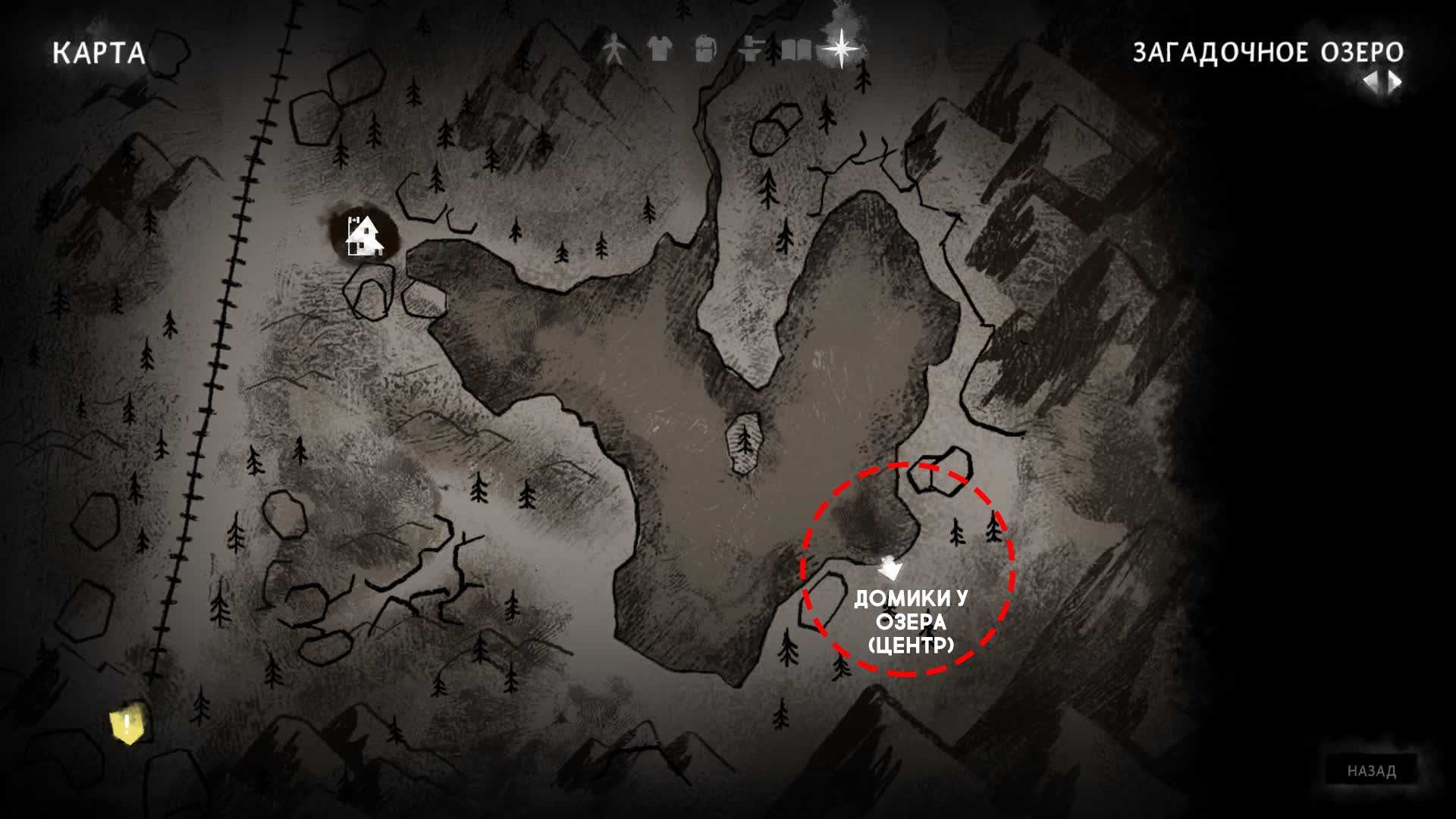This screenshot has height=819, width=1456.
Task: Click the white arrow player position marker
Action: click(889, 567)
